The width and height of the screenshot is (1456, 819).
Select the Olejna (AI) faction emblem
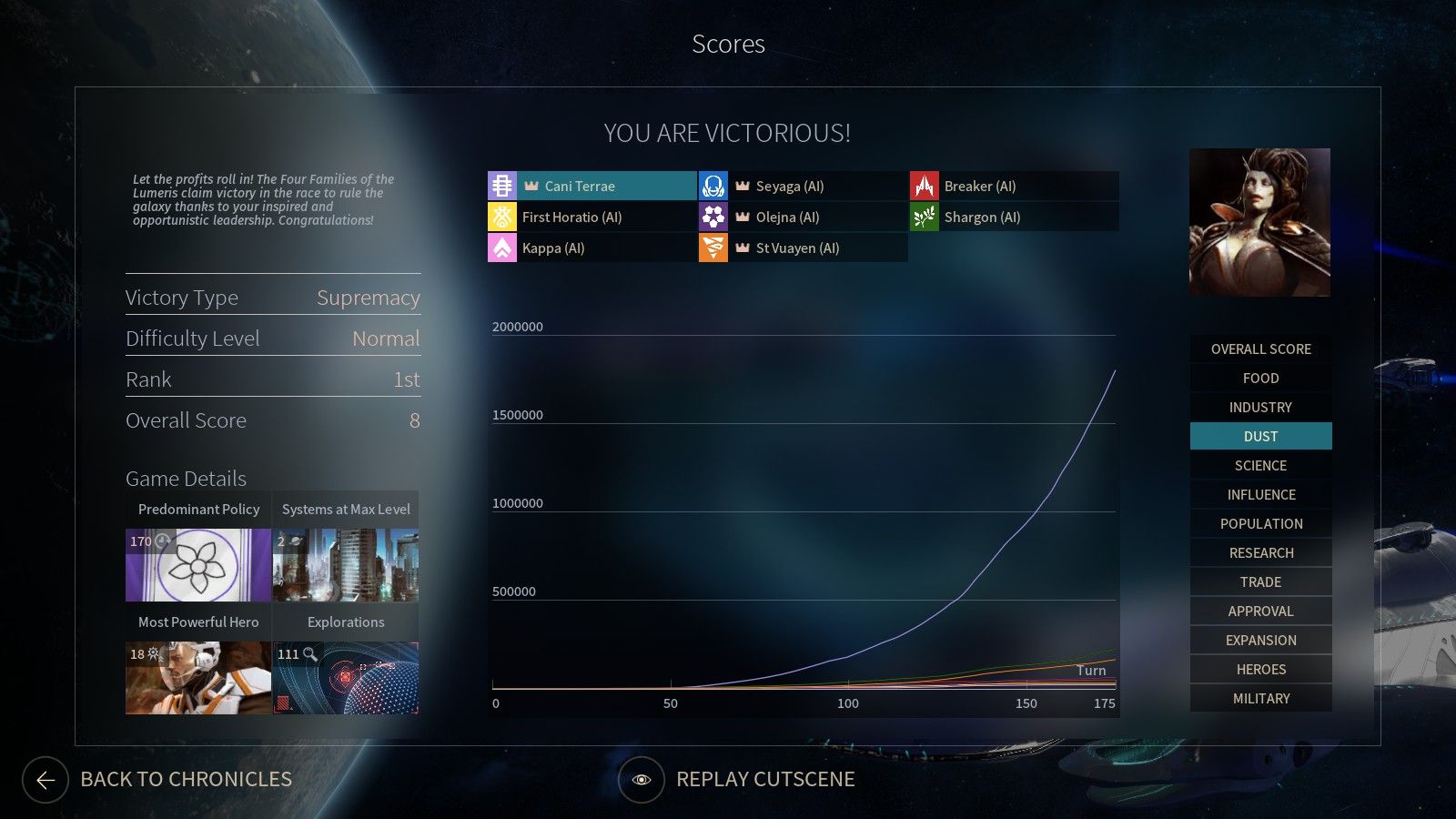tap(713, 217)
